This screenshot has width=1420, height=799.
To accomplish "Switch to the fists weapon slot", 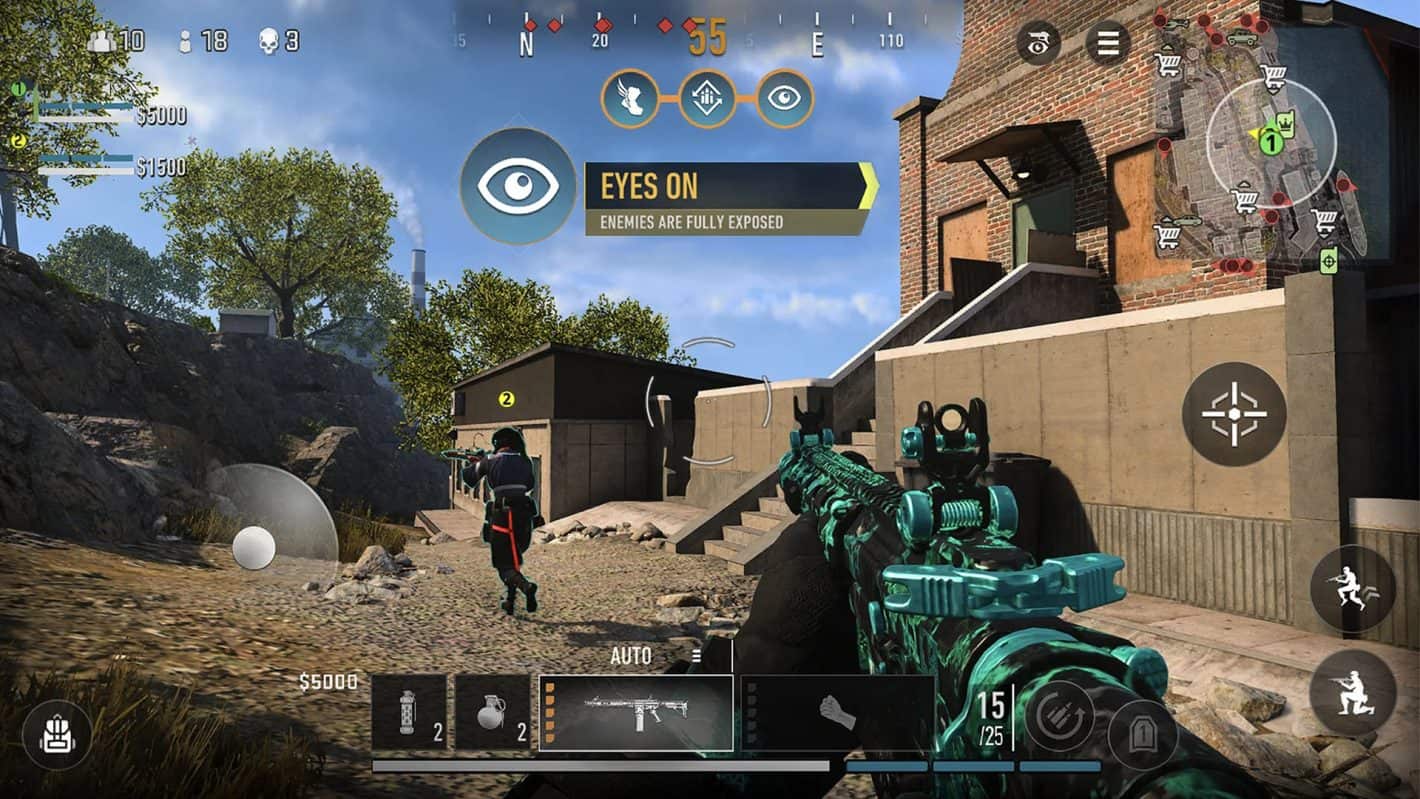I will point(837,711).
